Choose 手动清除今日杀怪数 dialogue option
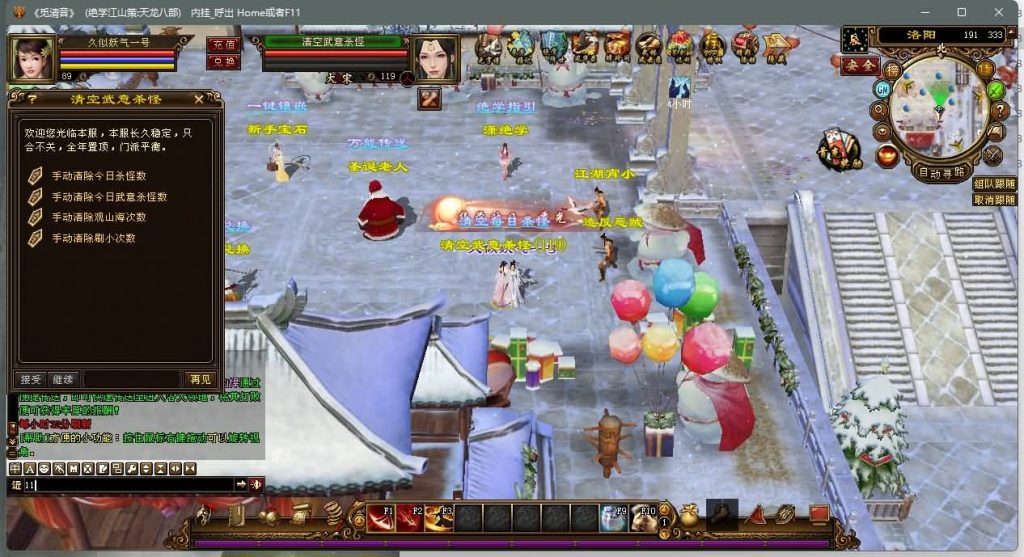1024x557 pixels. [98, 175]
